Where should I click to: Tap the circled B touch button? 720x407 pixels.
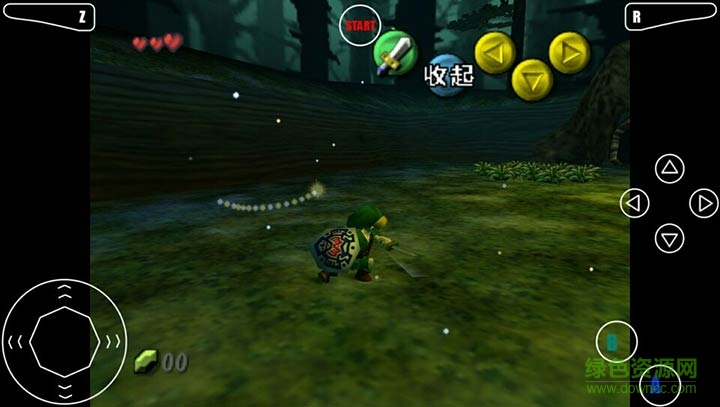616,343
